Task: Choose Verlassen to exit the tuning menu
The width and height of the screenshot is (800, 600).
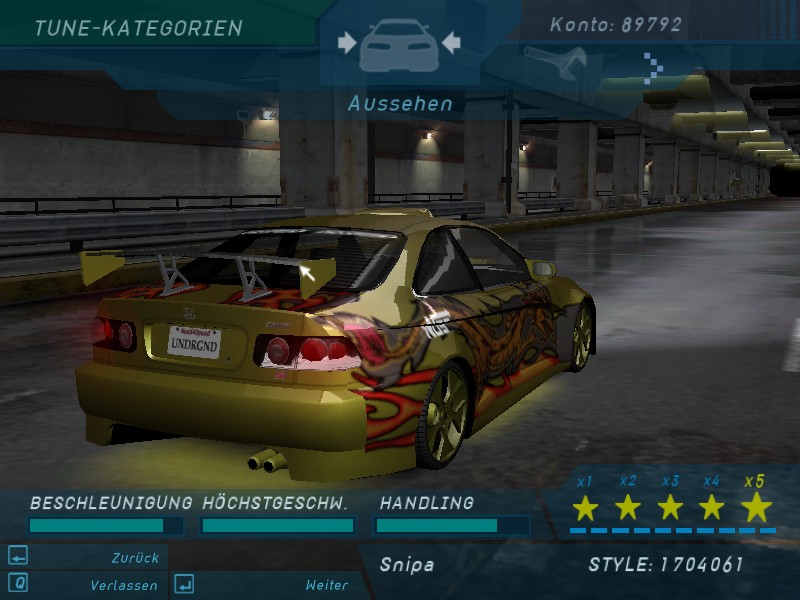Action: point(121,585)
